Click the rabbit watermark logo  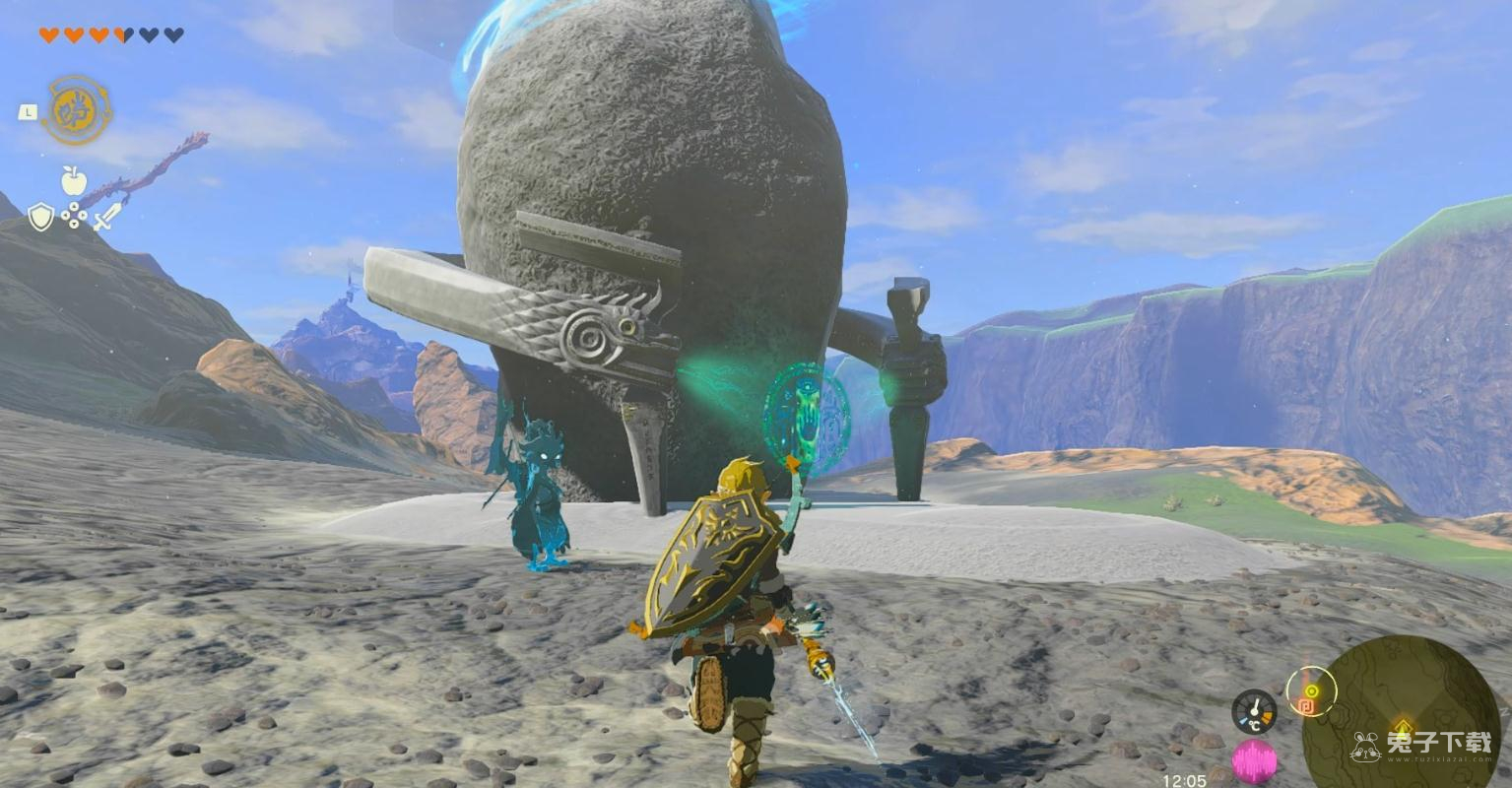(x=1365, y=747)
